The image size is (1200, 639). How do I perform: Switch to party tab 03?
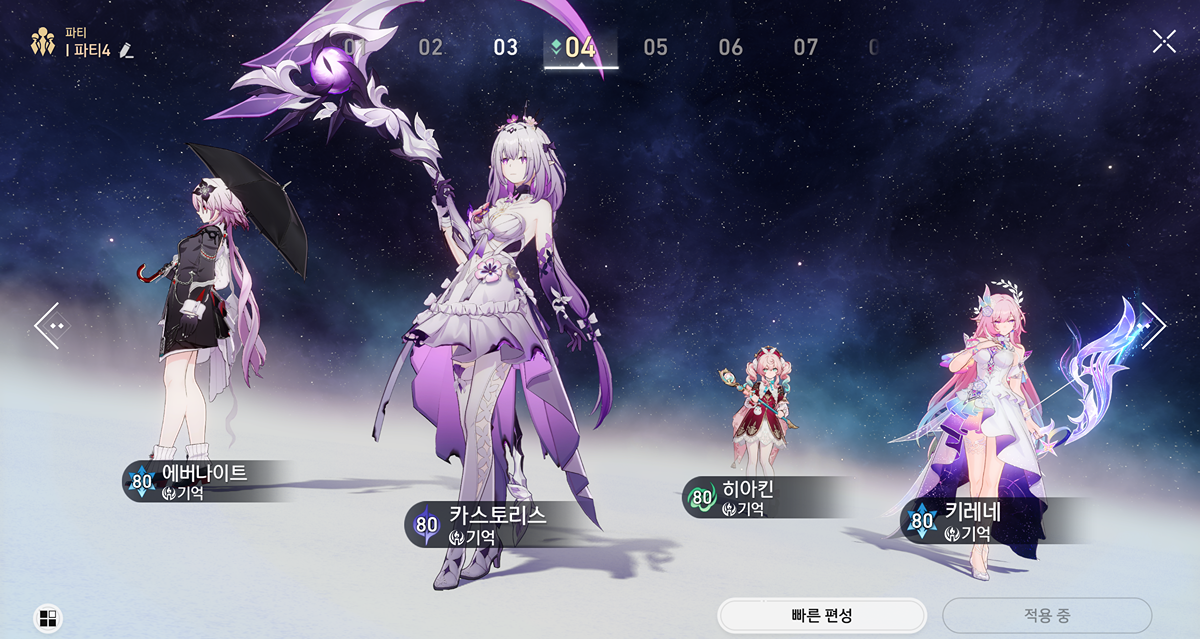pyautogui.click(x=506, y=47)
